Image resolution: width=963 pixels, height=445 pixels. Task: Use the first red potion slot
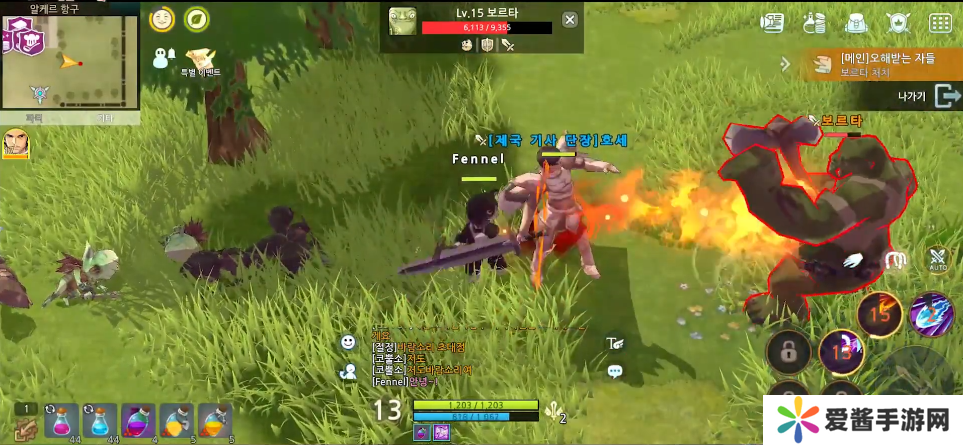click(x=60, y=421)
